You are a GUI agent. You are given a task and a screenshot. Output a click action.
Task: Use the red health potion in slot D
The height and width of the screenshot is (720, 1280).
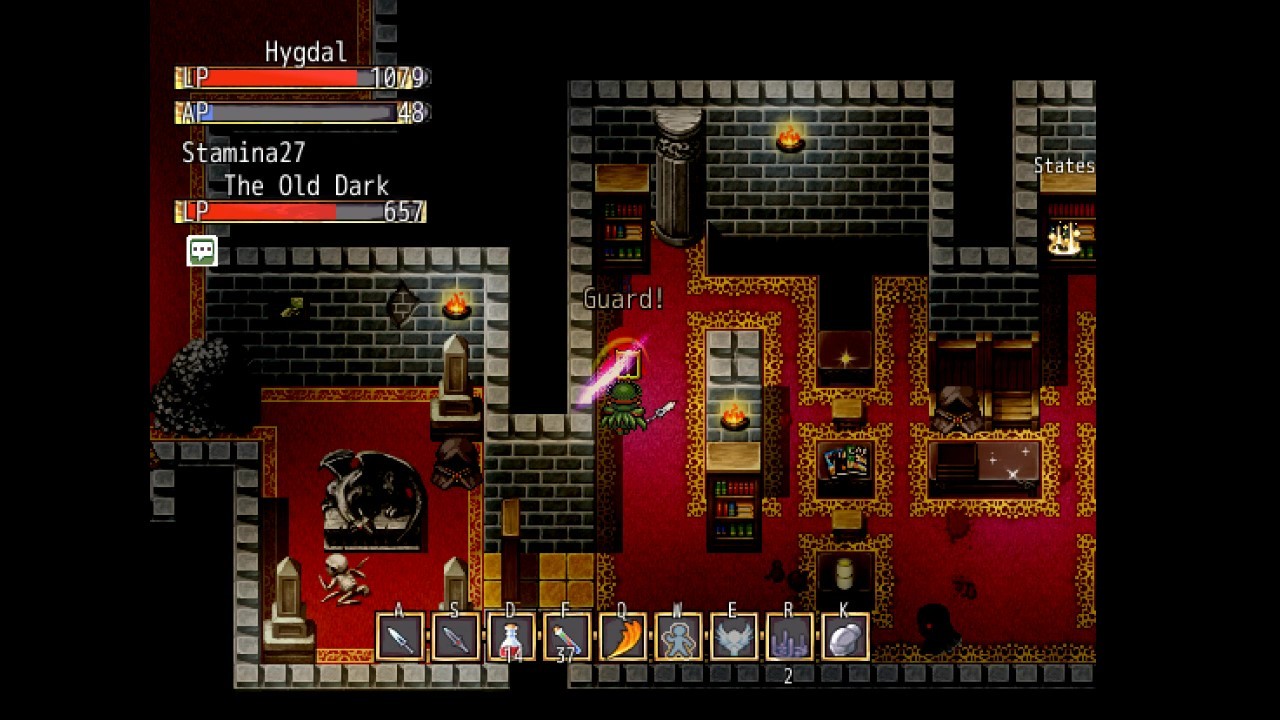click(x=511, y=637)
